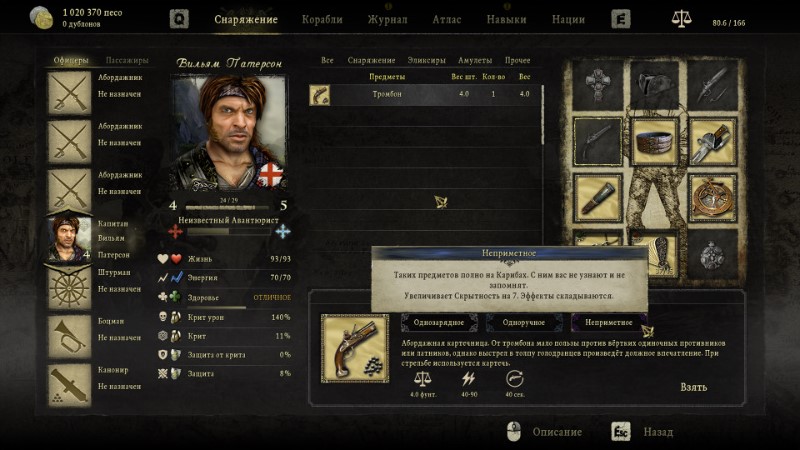Filter items by Амулеты
800x450 pixels.
point(474,61)
